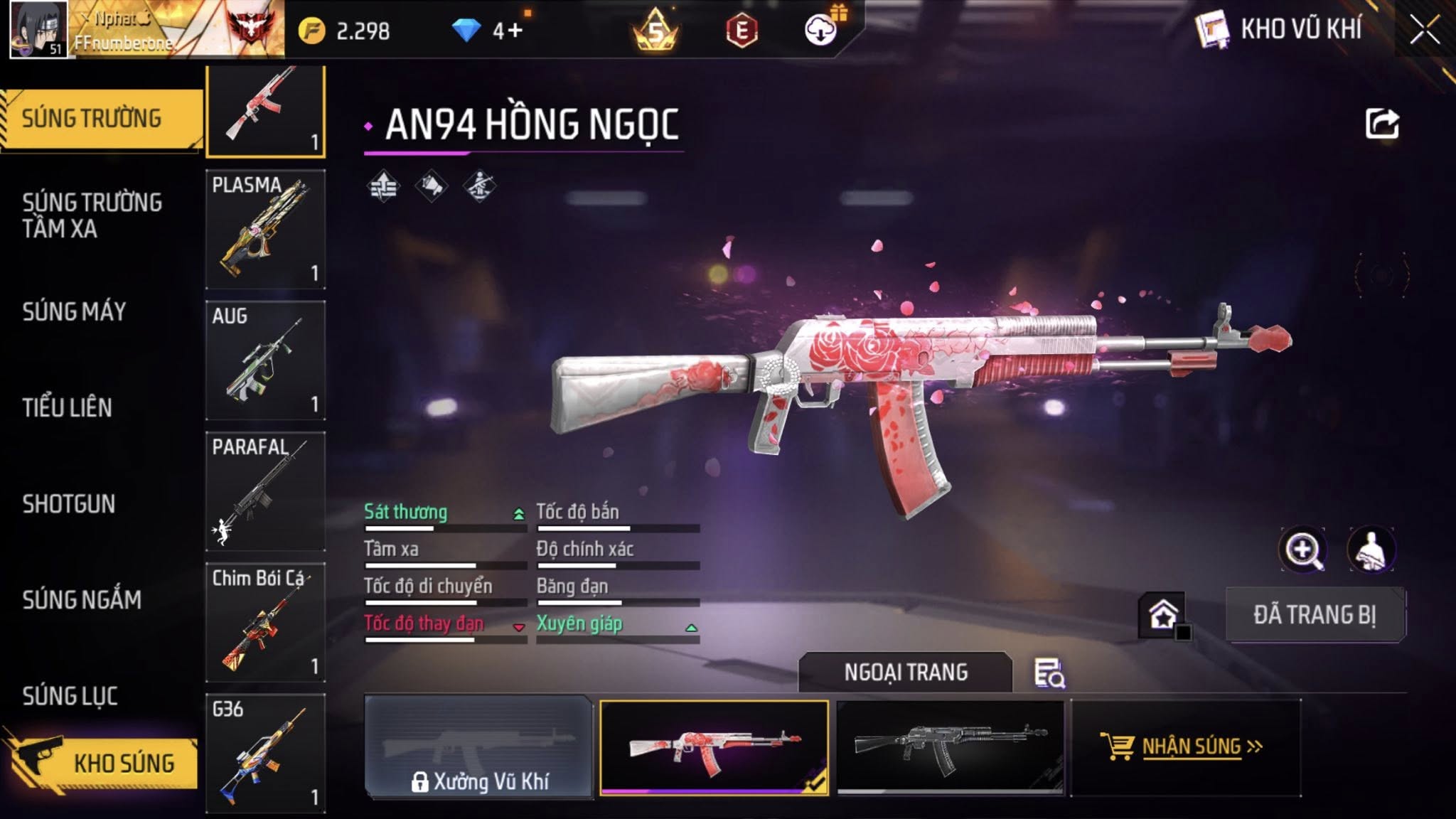This screenshot has height=819, width=1456.
Task: Select the default black AN94 skin
Action: (x=950, y=747)
